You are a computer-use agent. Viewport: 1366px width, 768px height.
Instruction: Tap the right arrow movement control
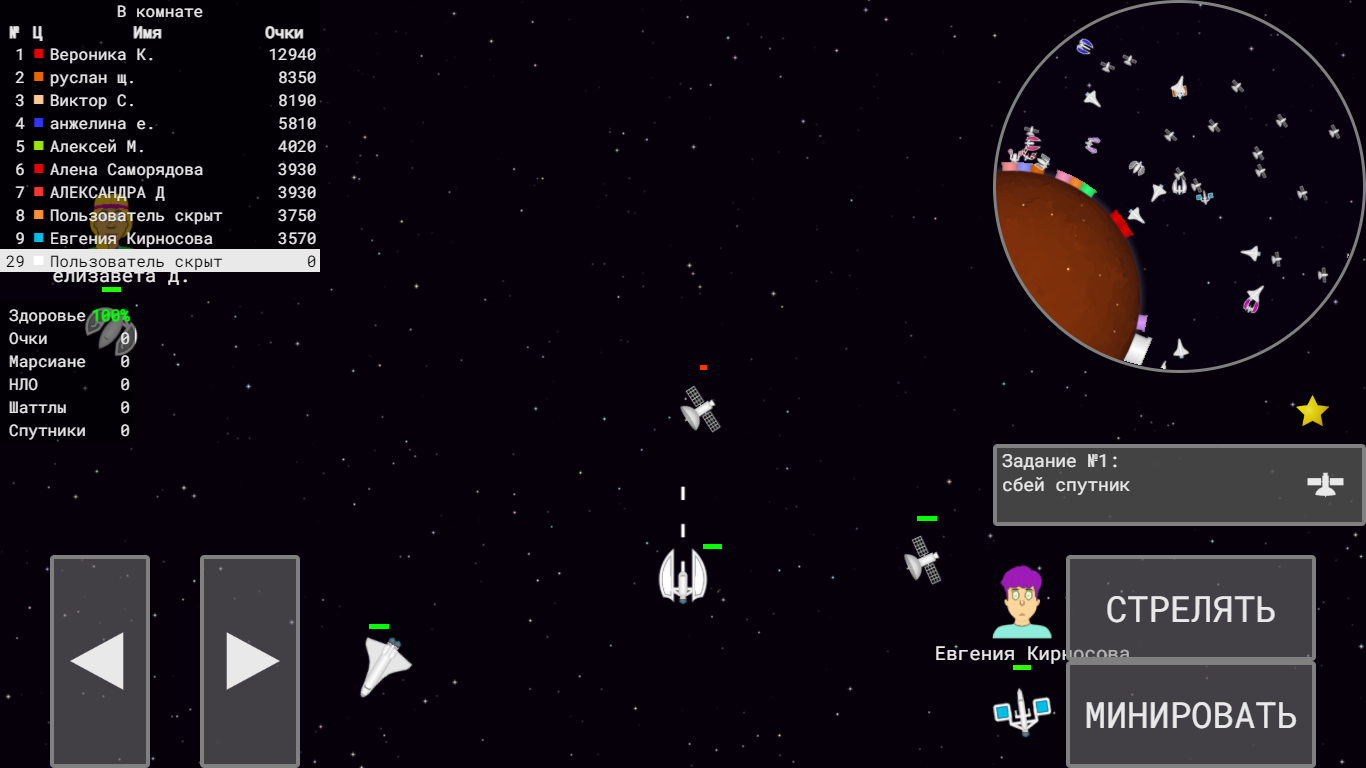pyautogui.click(x=249, y=660)
